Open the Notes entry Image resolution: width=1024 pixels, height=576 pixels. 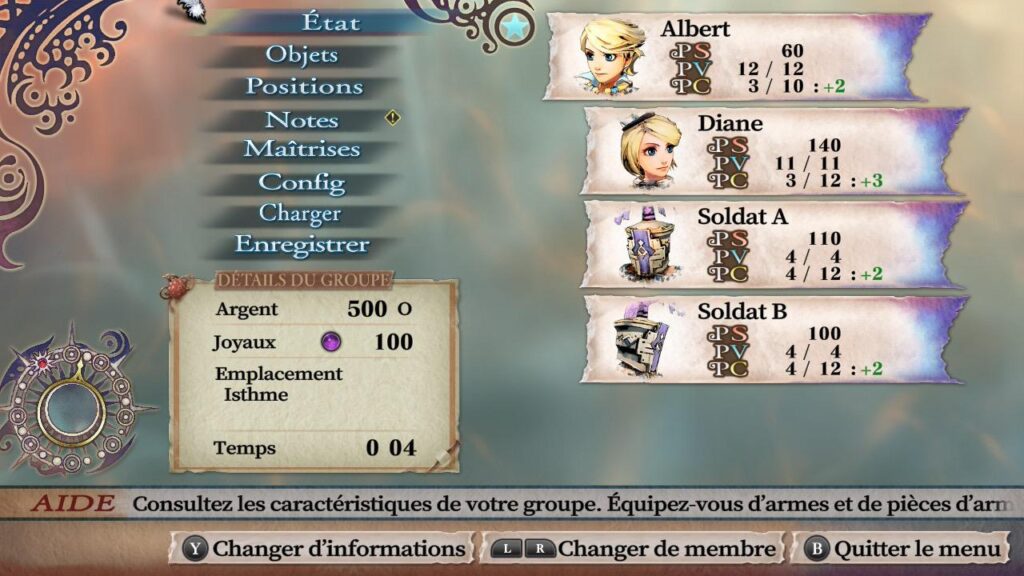pyautogui.click(x=301, y=120)
